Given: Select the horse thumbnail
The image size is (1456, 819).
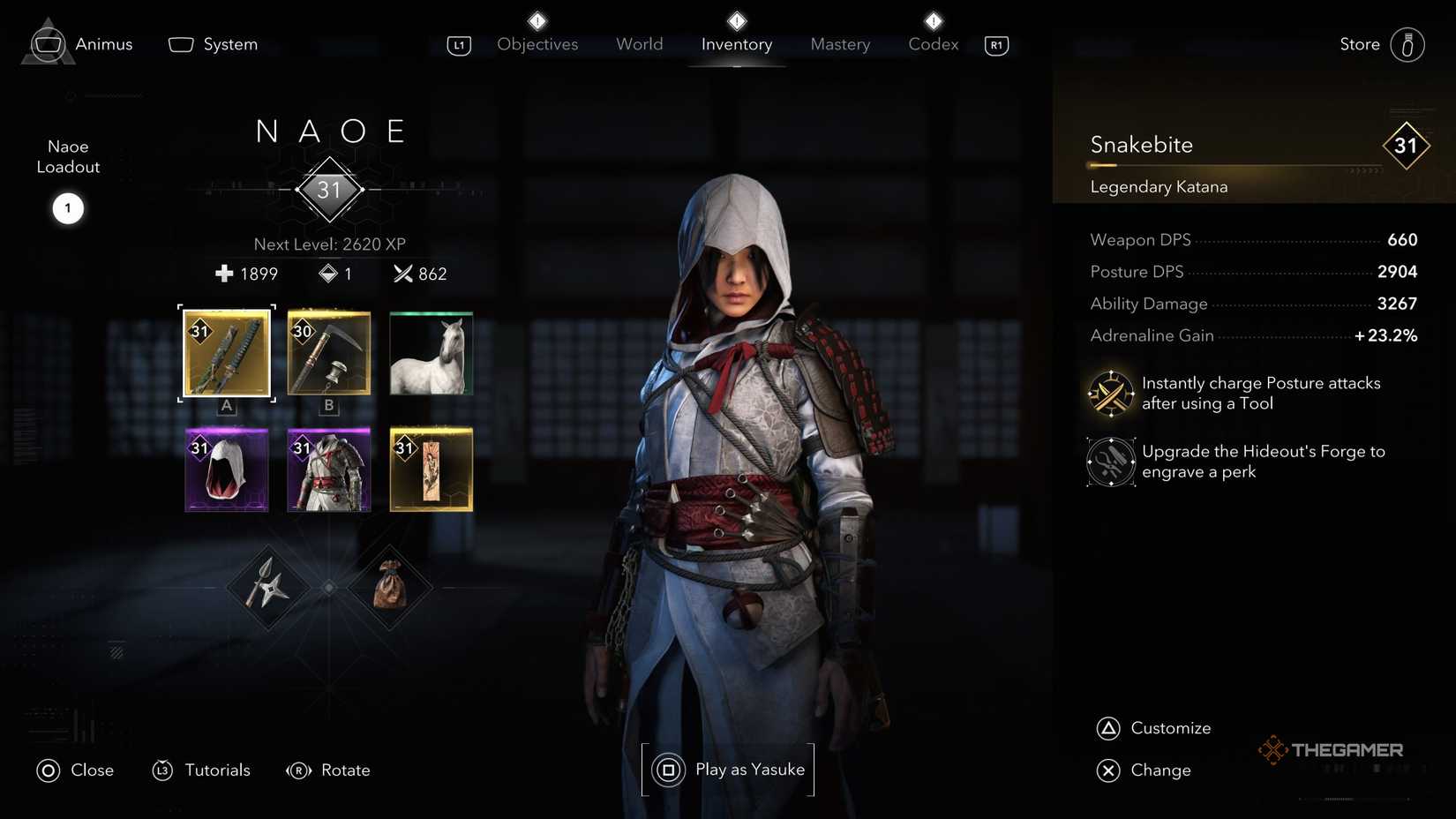Looking at the screenshot, I should click(x=430, y=354).
